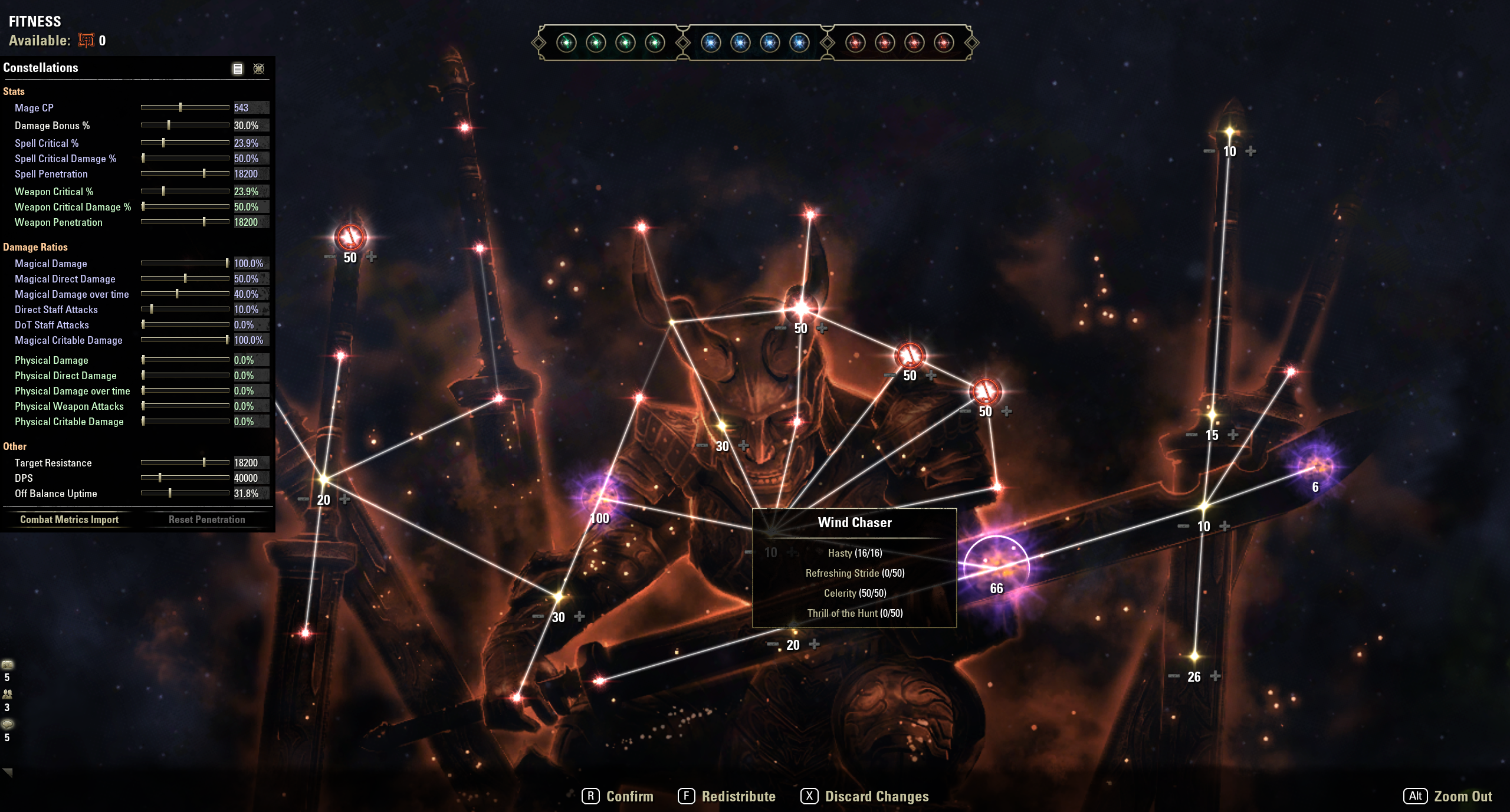Increase the 26-point star with plus
Viewport: 1510px width, 812px height.
[1216, 676]
